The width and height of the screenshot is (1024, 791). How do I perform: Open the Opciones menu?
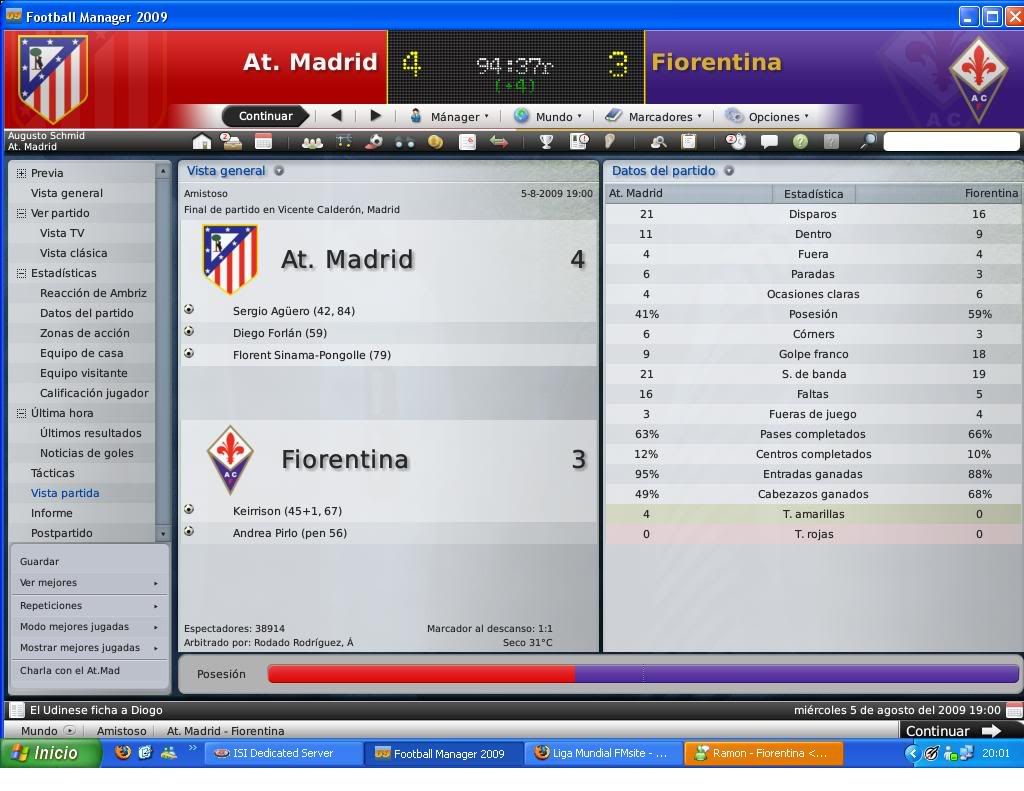point(774,116)
